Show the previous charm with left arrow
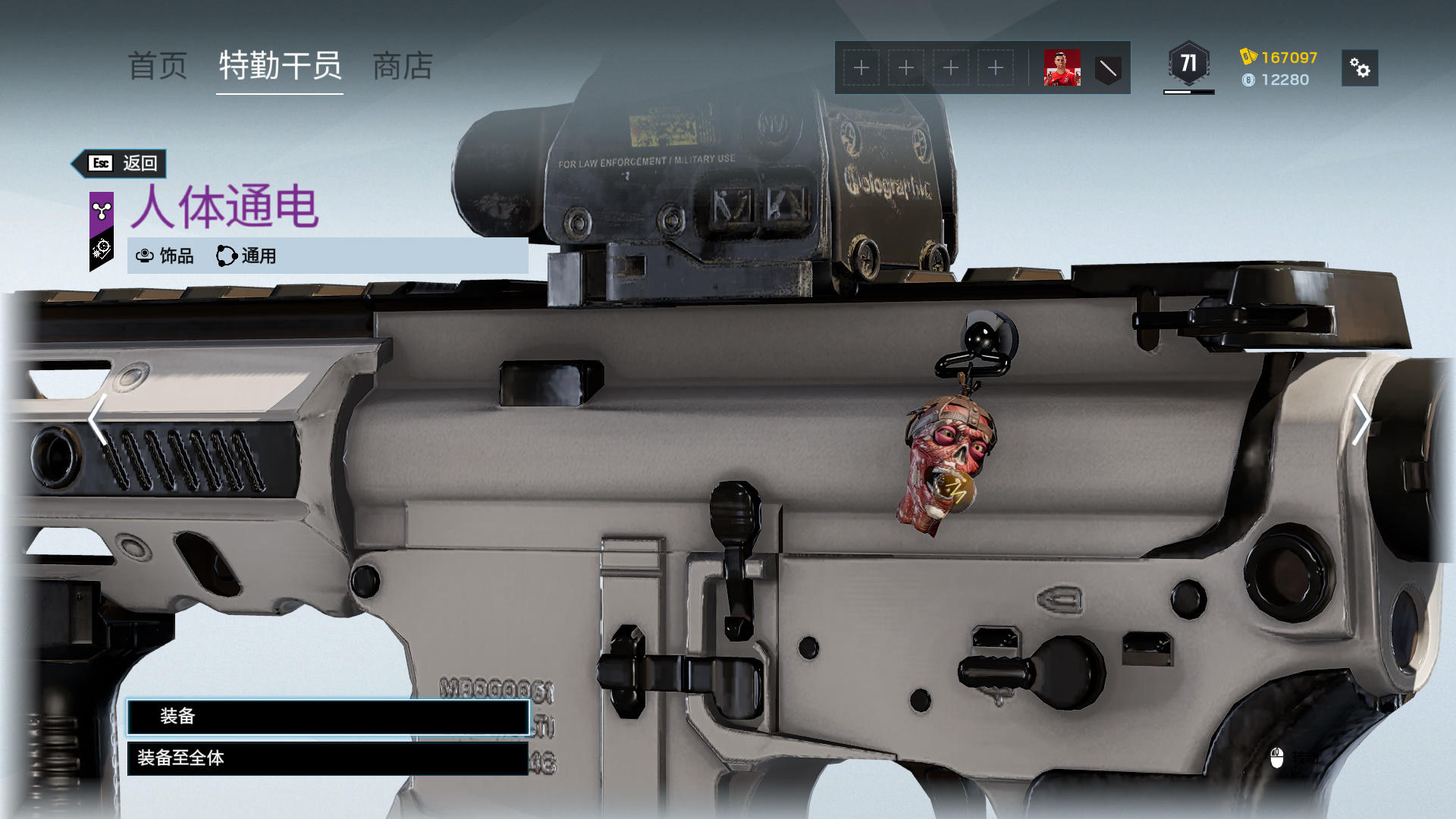This screenshot has width=1456, height=819. pos(97,419)
